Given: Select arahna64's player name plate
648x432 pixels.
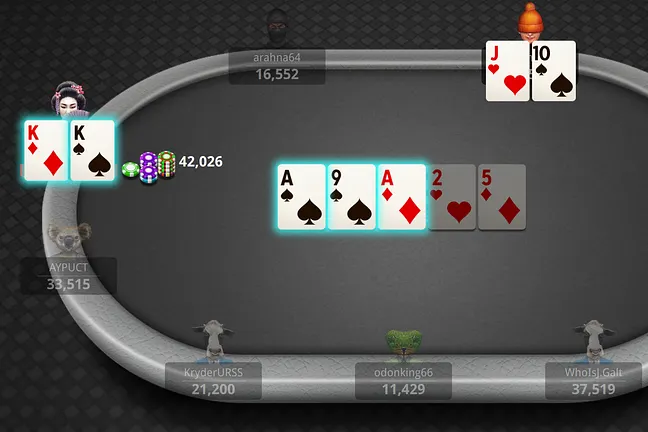Looking at the screenshot, I should (277, 66).
